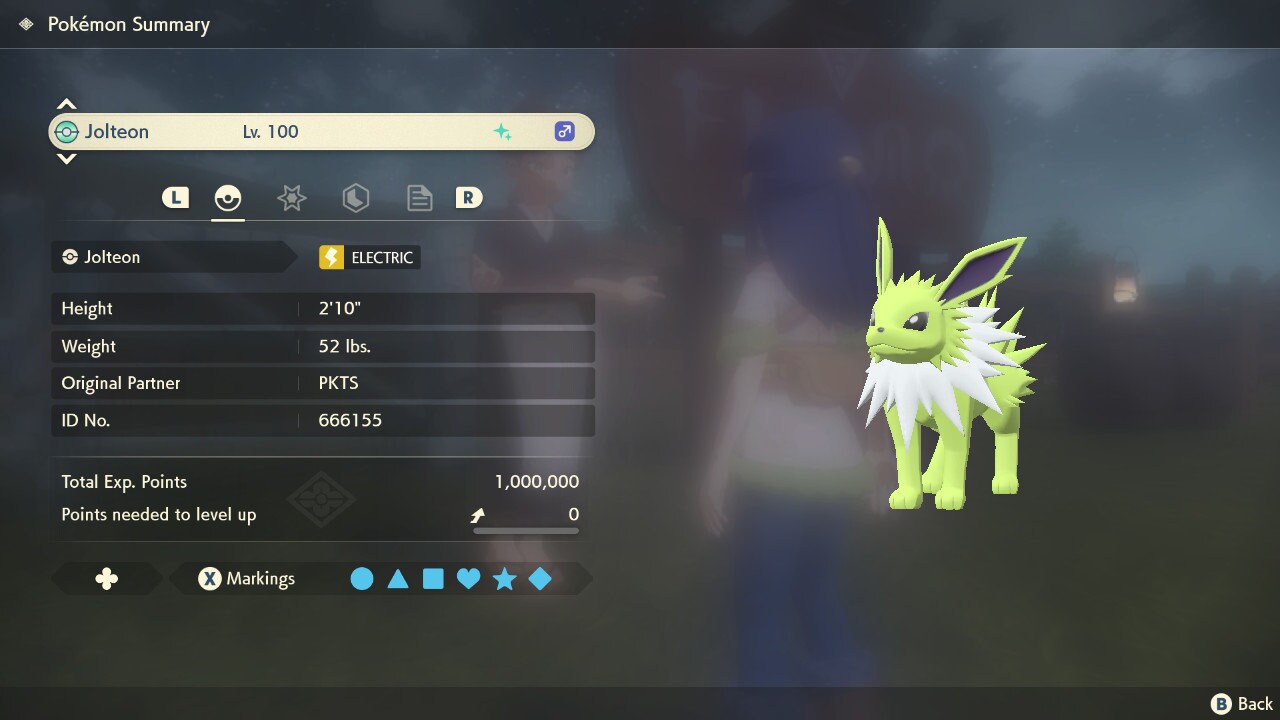
Task: Toggle the square marking
Action: pos(433,579)
